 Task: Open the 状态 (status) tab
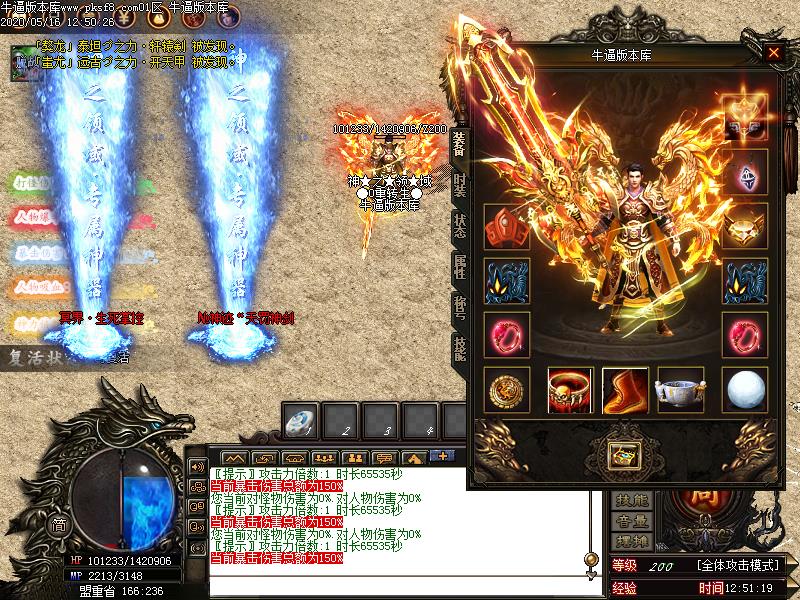click(459, 226)
